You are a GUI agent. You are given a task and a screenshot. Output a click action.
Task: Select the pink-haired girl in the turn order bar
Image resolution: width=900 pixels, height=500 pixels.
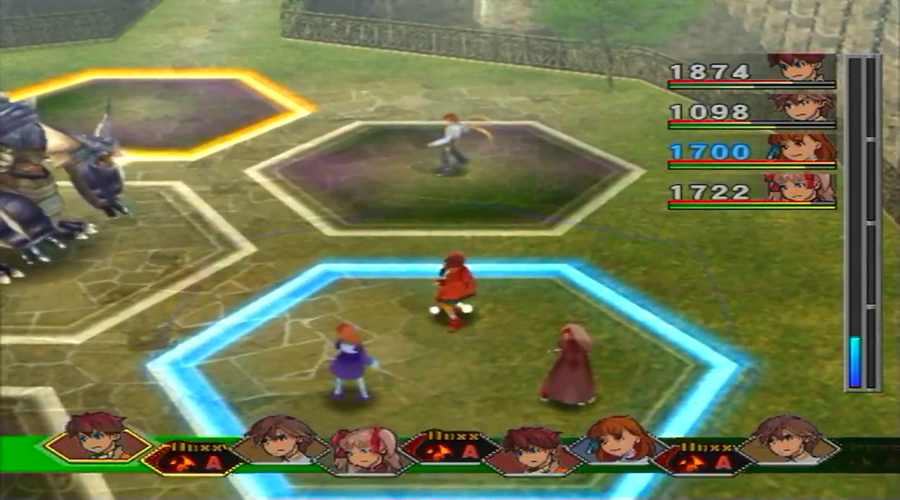364,451
